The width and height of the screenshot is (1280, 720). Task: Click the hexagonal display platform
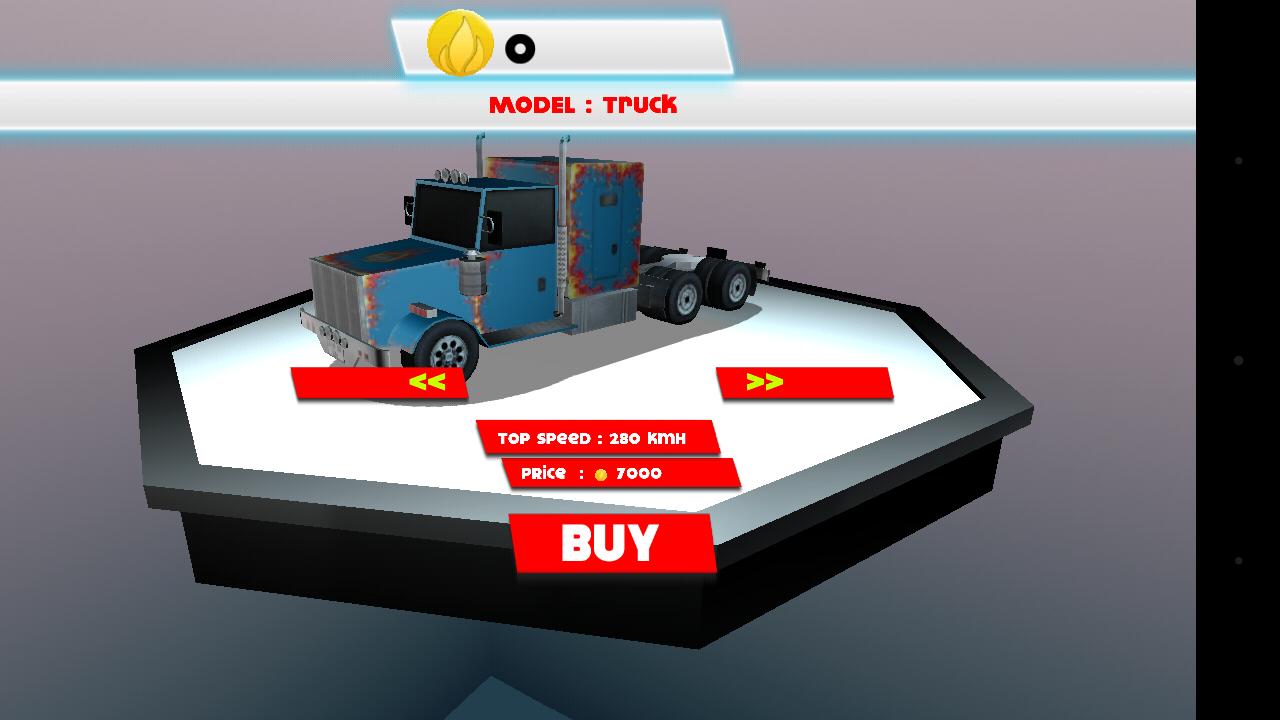880,430
